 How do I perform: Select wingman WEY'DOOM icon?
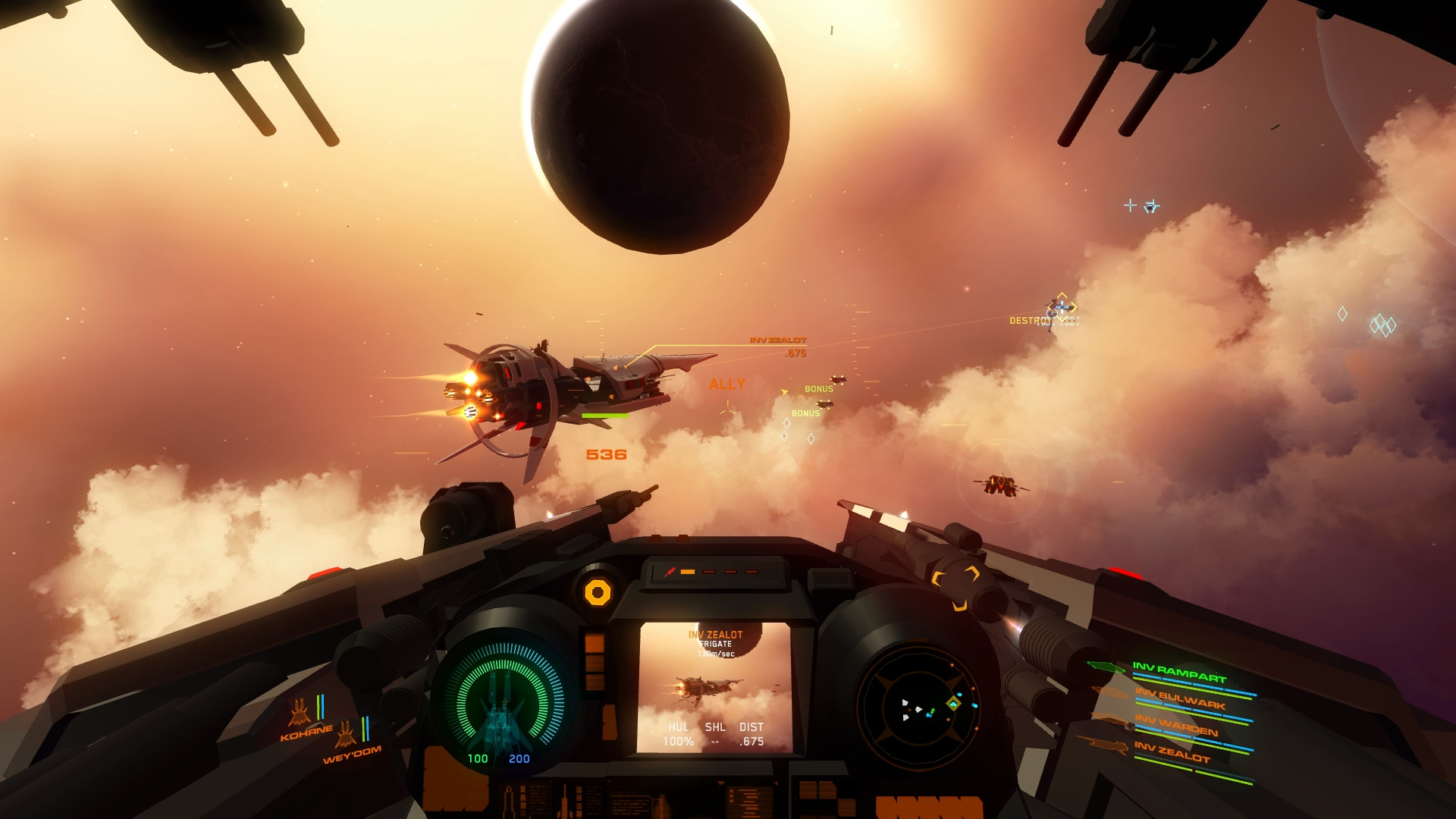(346, 734)
